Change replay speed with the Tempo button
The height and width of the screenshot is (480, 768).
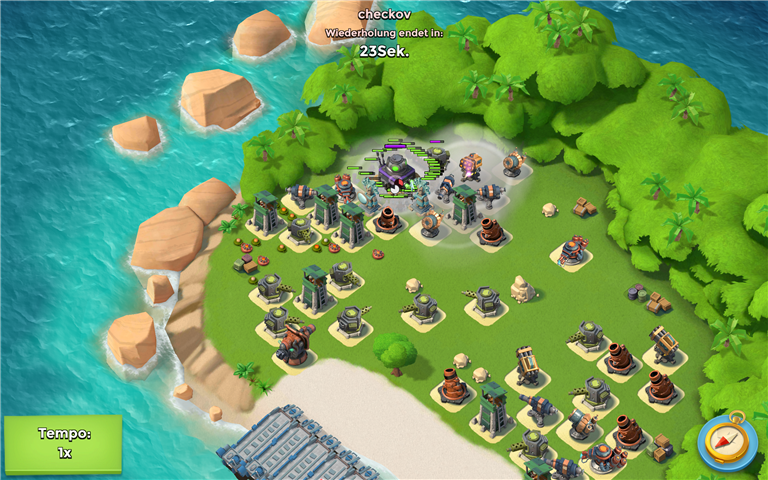point(62,443)
